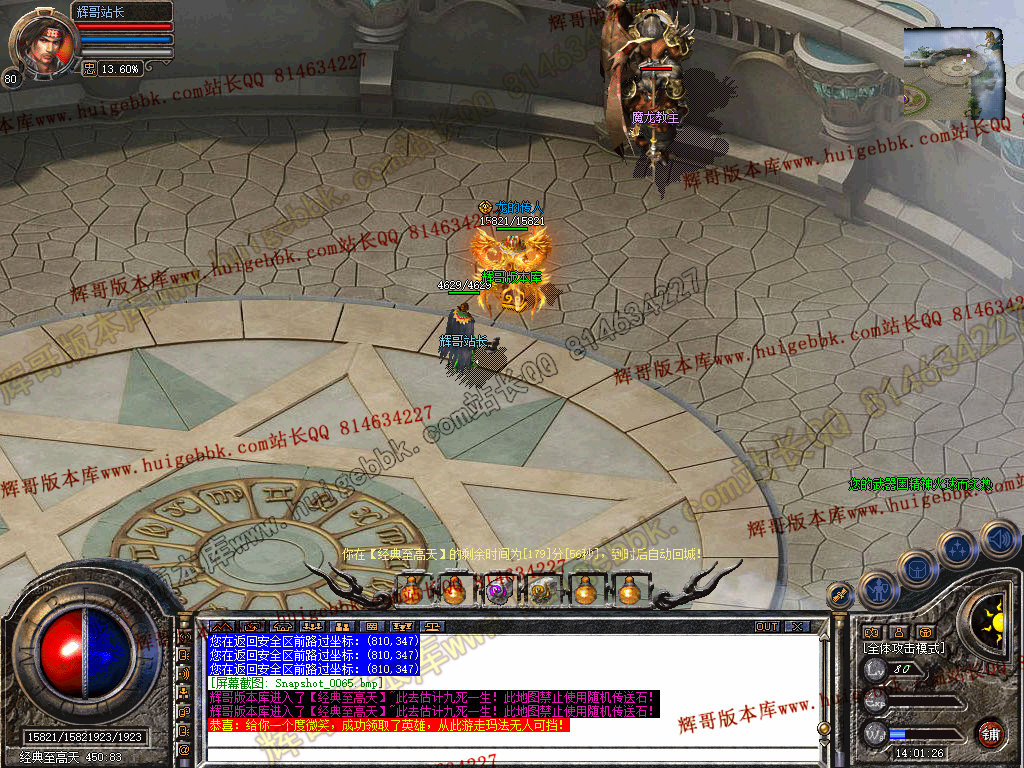
Task: Open the bag inventory round button
Action: coord(916,569)
